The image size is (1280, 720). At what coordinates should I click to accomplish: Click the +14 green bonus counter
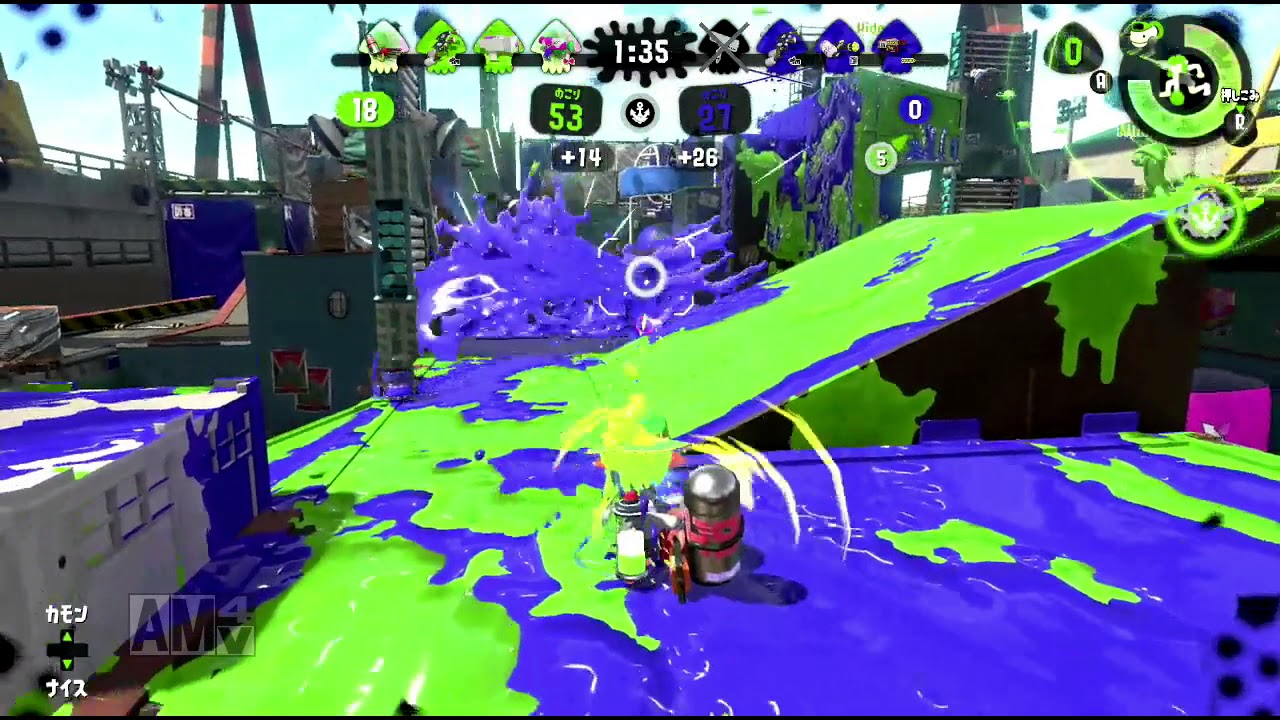(x=583, y=158)
